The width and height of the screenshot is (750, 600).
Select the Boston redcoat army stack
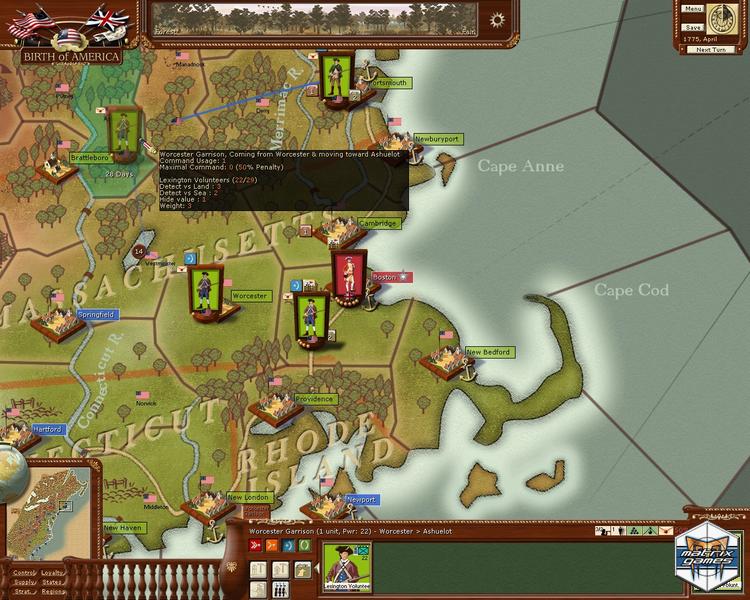[x=345, y=277]
